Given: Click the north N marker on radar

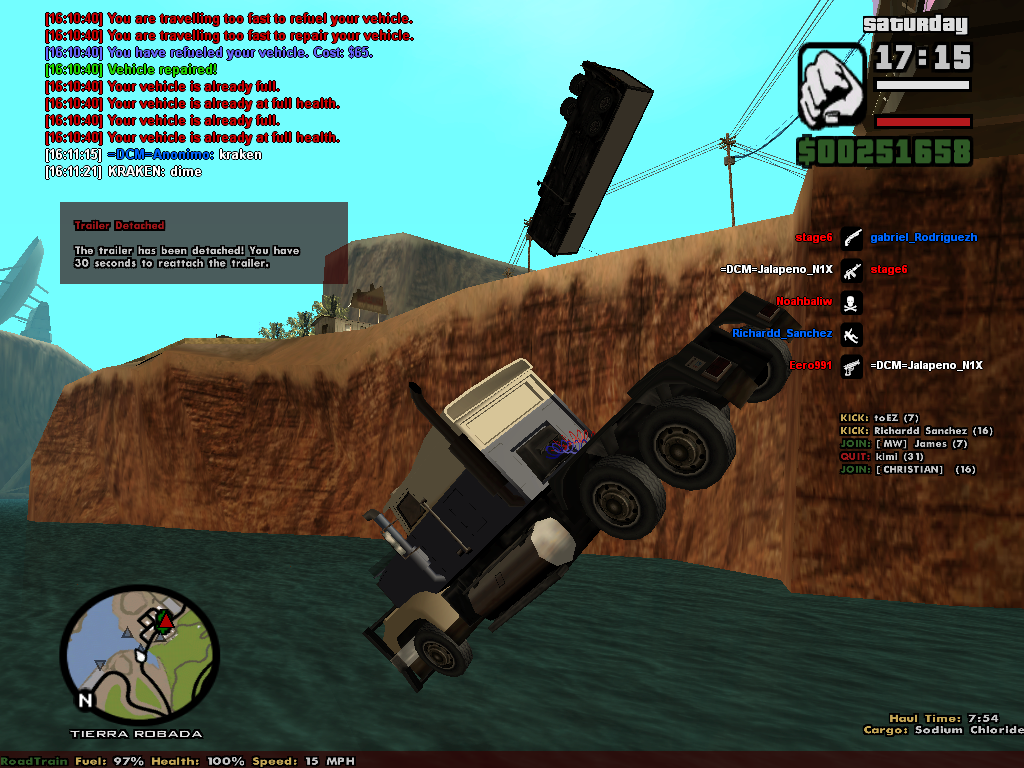Looking at the screenshot, I should coord(85,700).
